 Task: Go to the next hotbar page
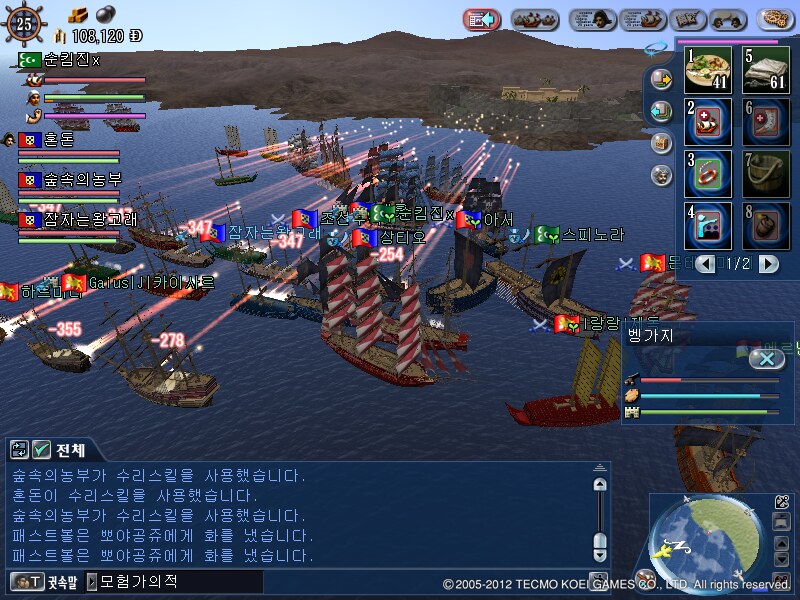click(768, 264)
